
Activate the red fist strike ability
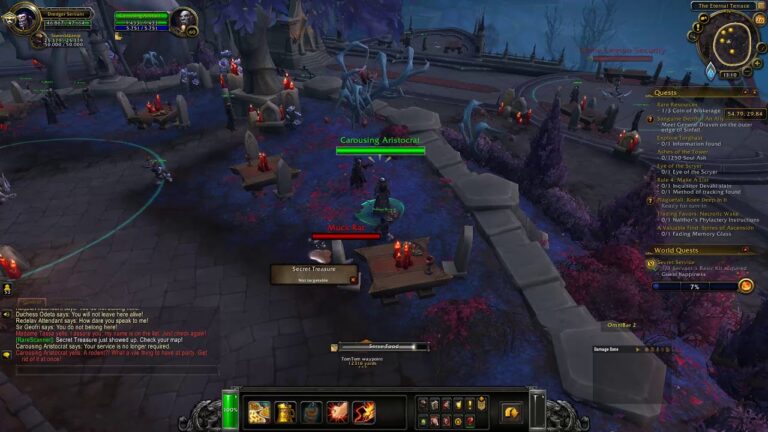337,412
